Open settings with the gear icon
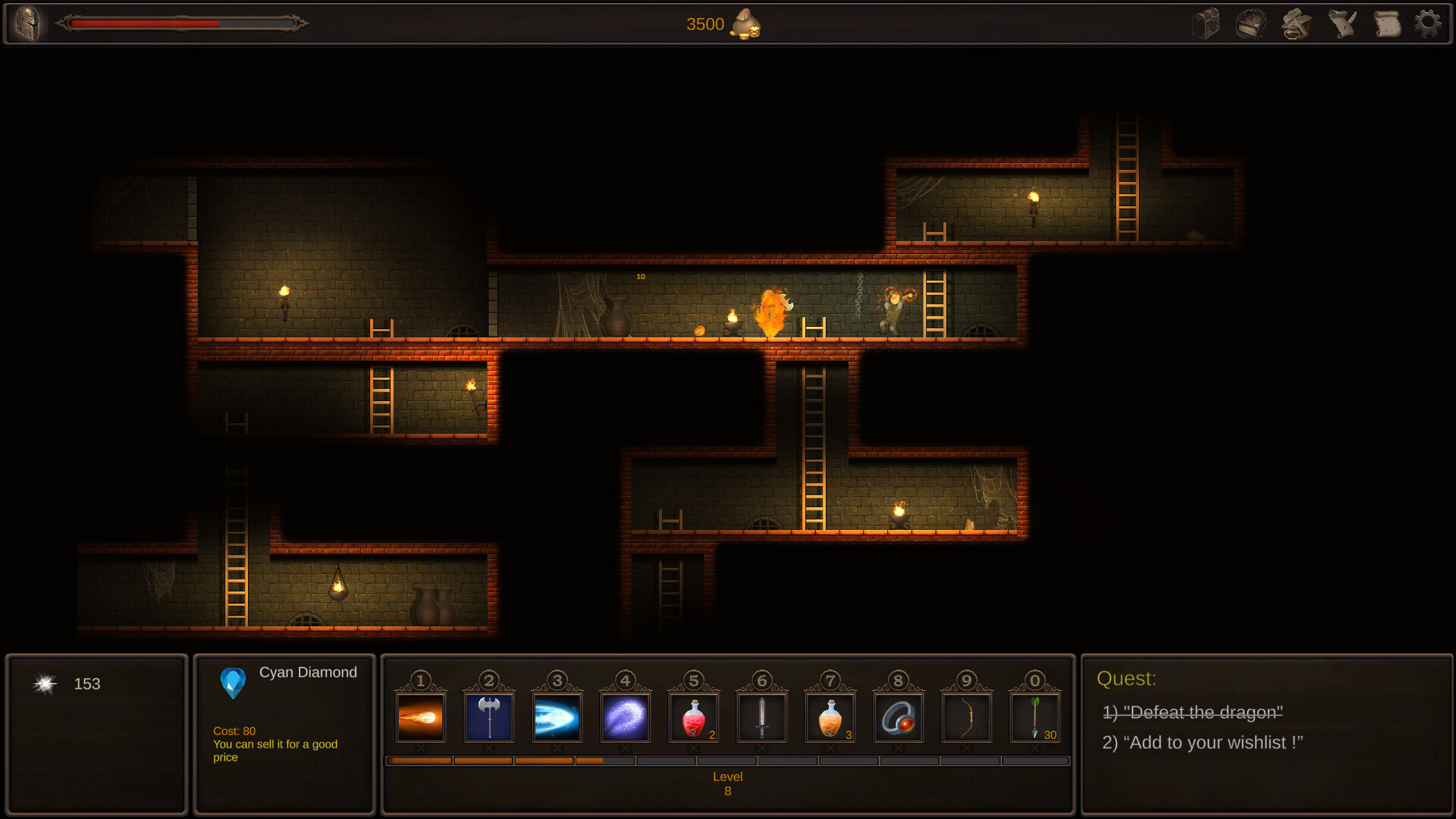 1428,24
